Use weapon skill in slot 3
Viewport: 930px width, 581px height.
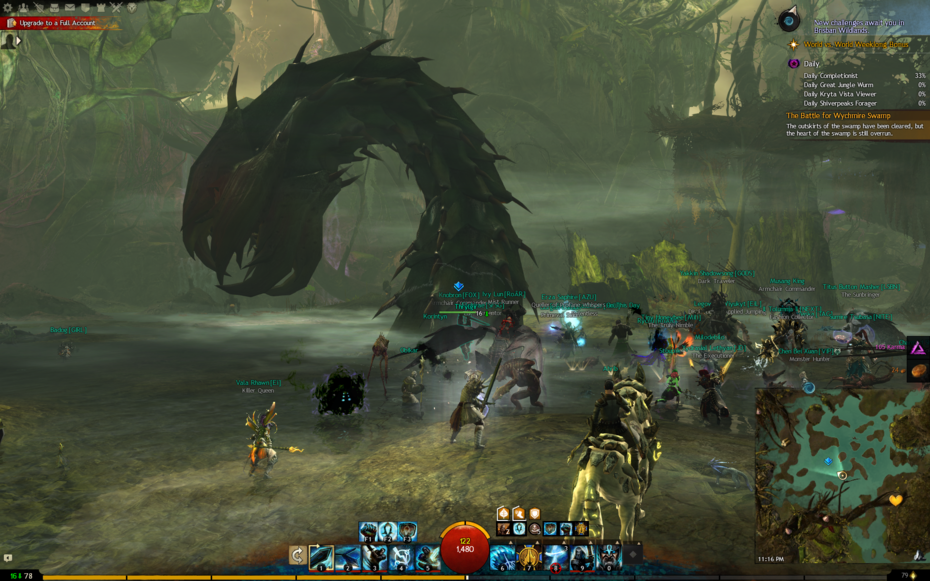[x=374, y=556]
